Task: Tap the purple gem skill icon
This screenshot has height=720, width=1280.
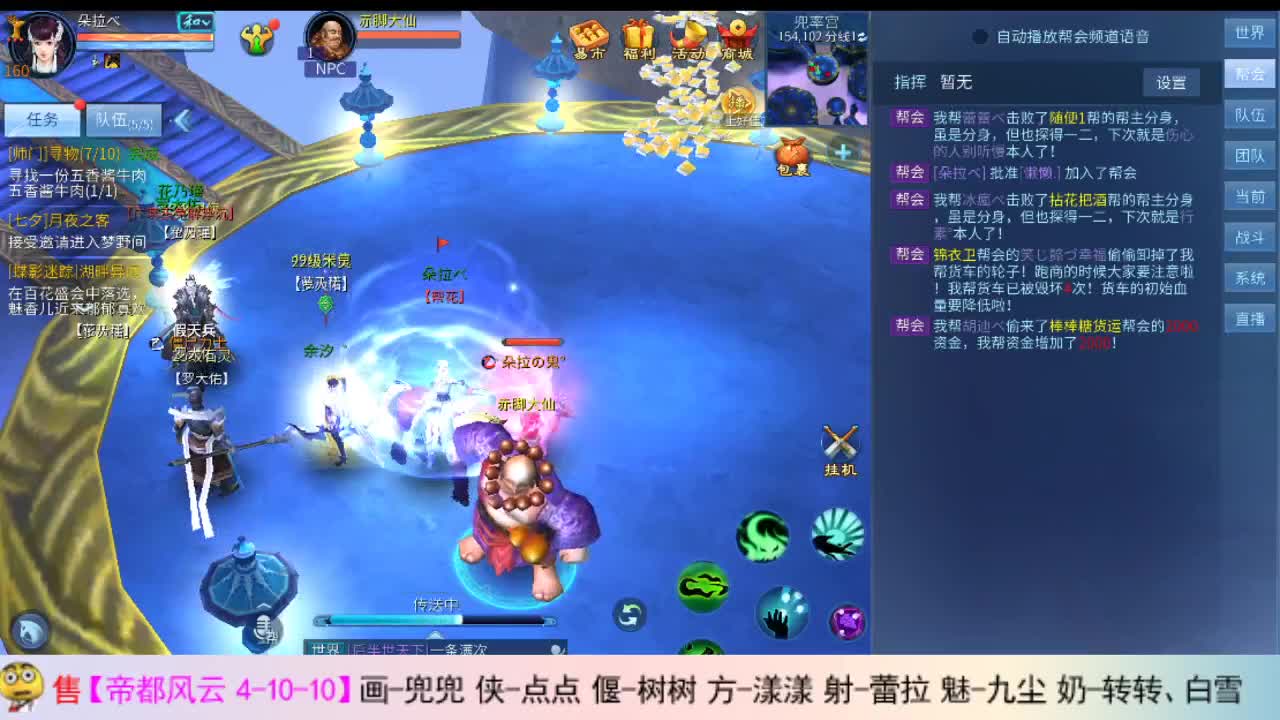Action: pos(849,621)
